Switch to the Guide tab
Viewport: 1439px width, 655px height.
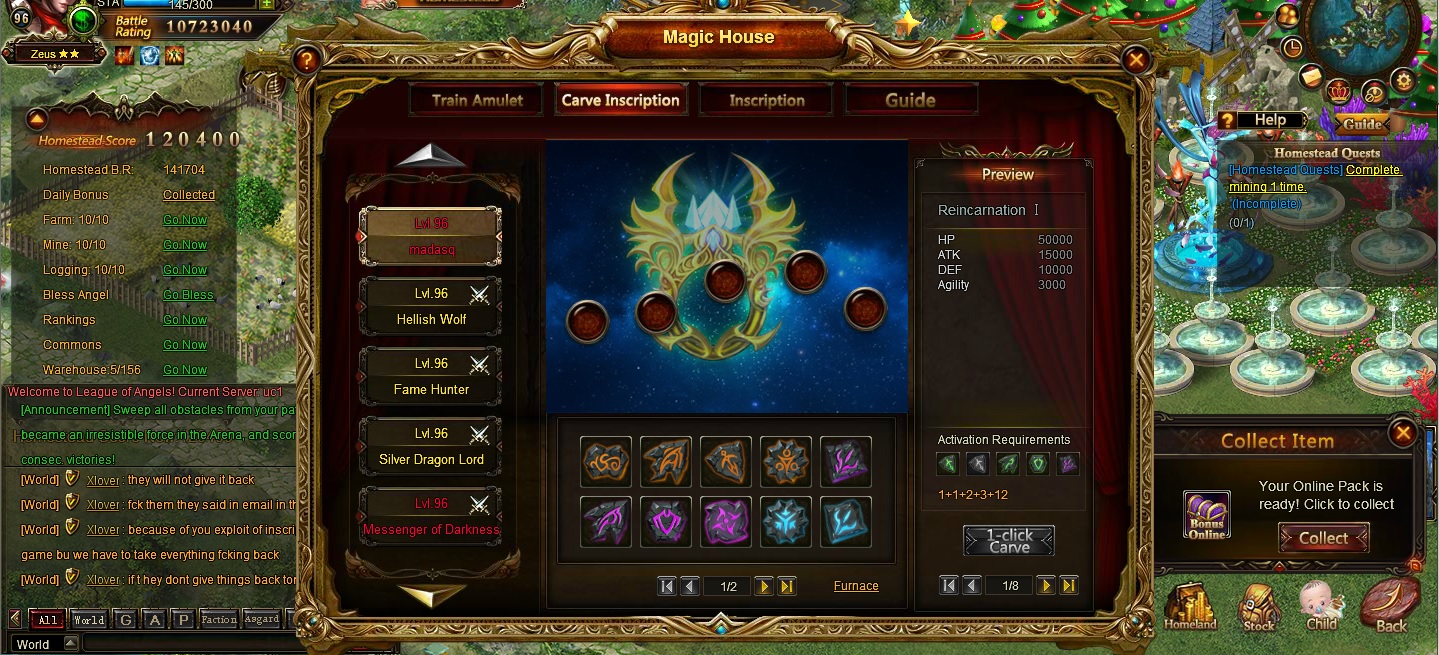910,100
